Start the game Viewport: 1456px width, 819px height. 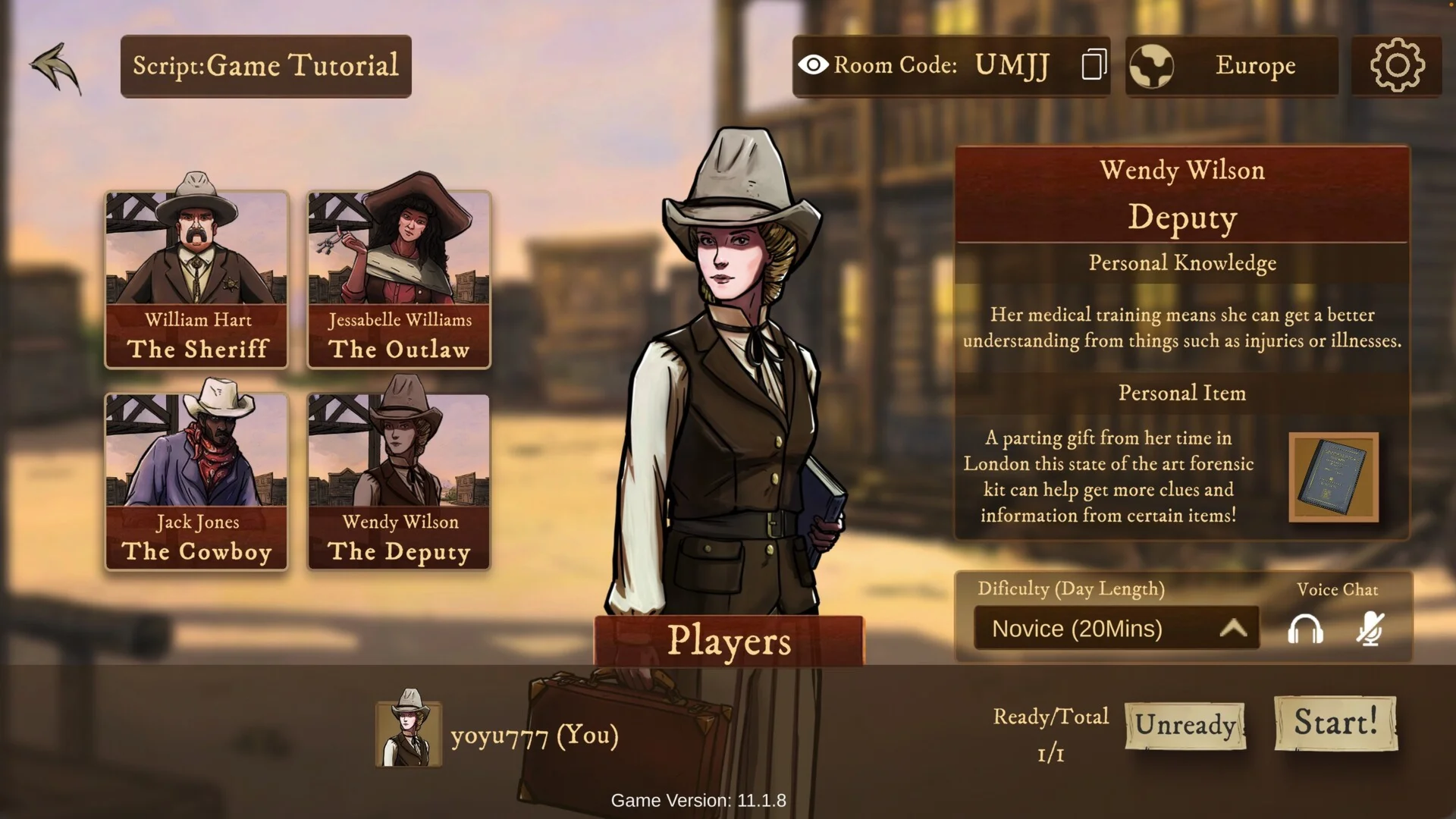click(1335, 723)
